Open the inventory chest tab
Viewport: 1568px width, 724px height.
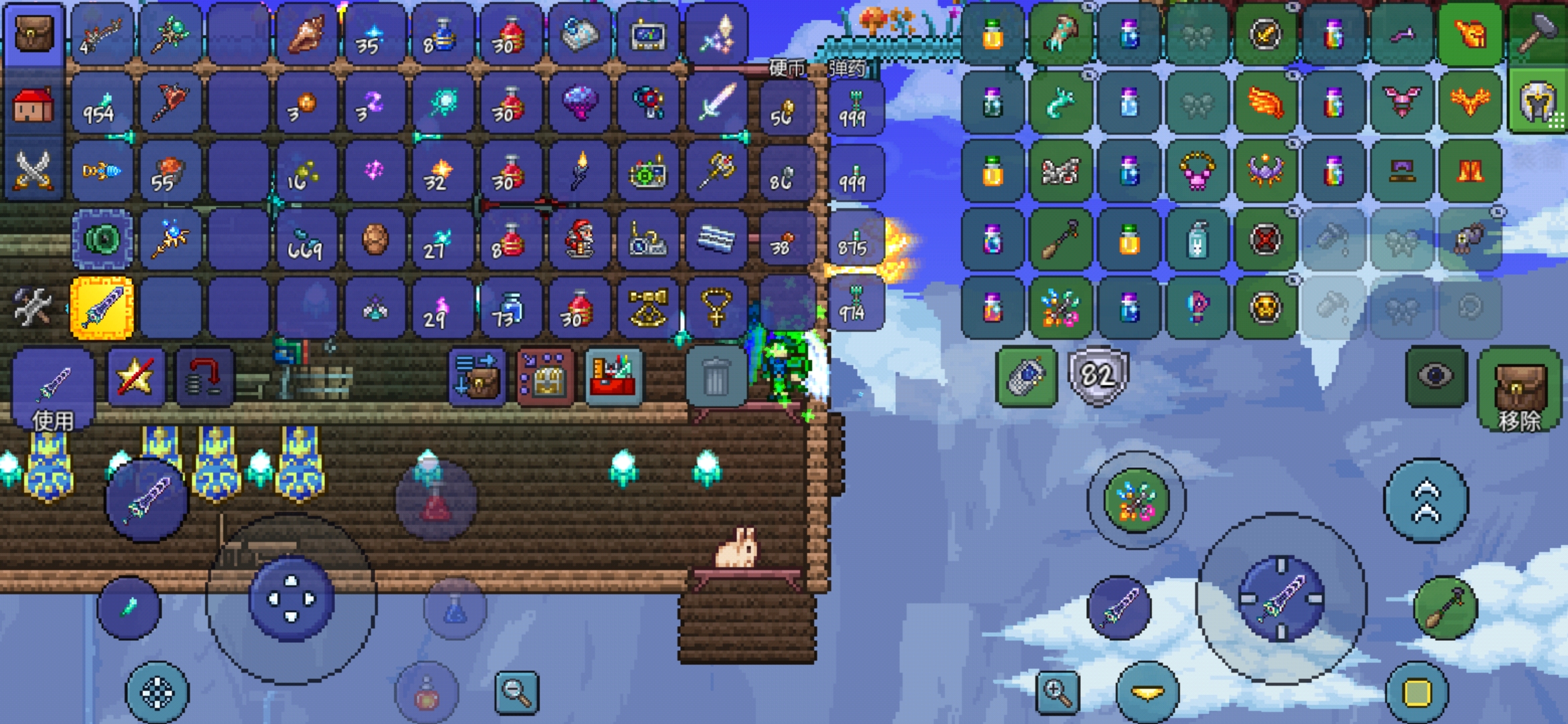tap(34, 34)
